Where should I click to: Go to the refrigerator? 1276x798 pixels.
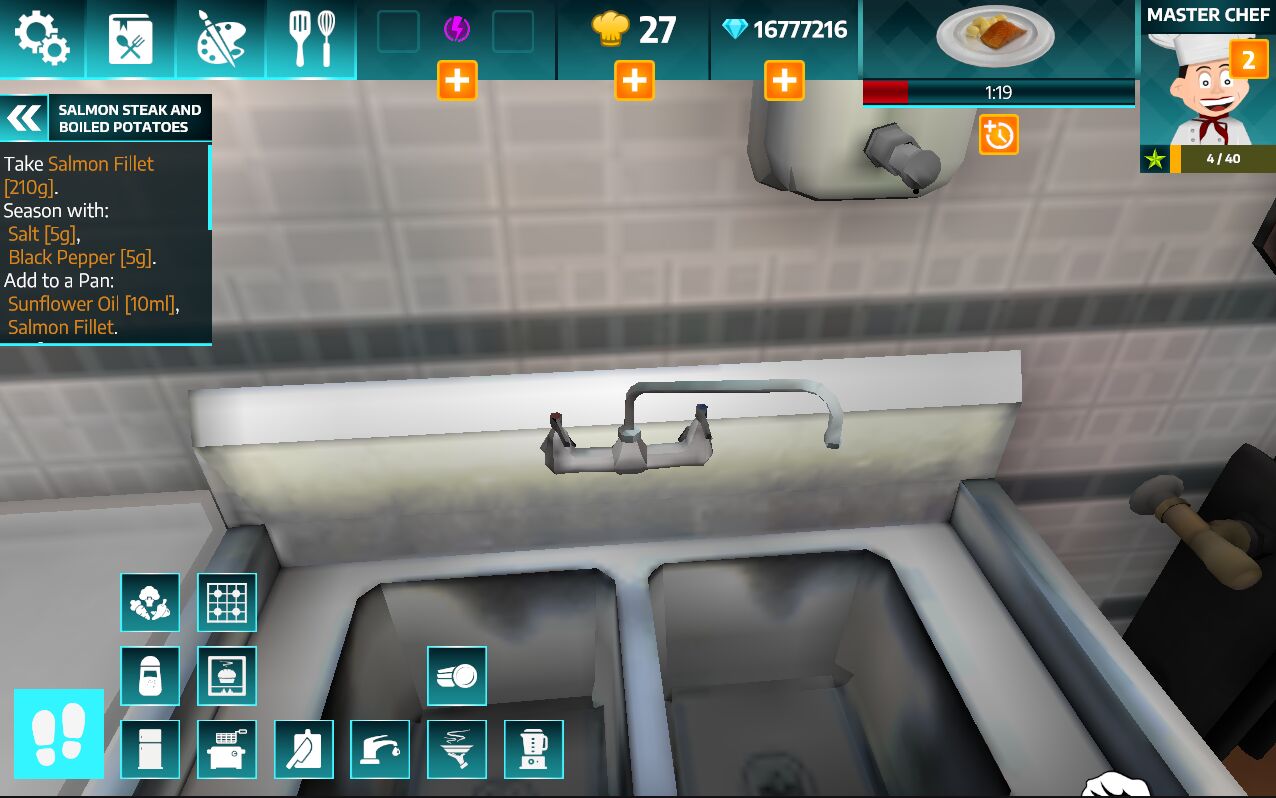[x=150, y=749]
